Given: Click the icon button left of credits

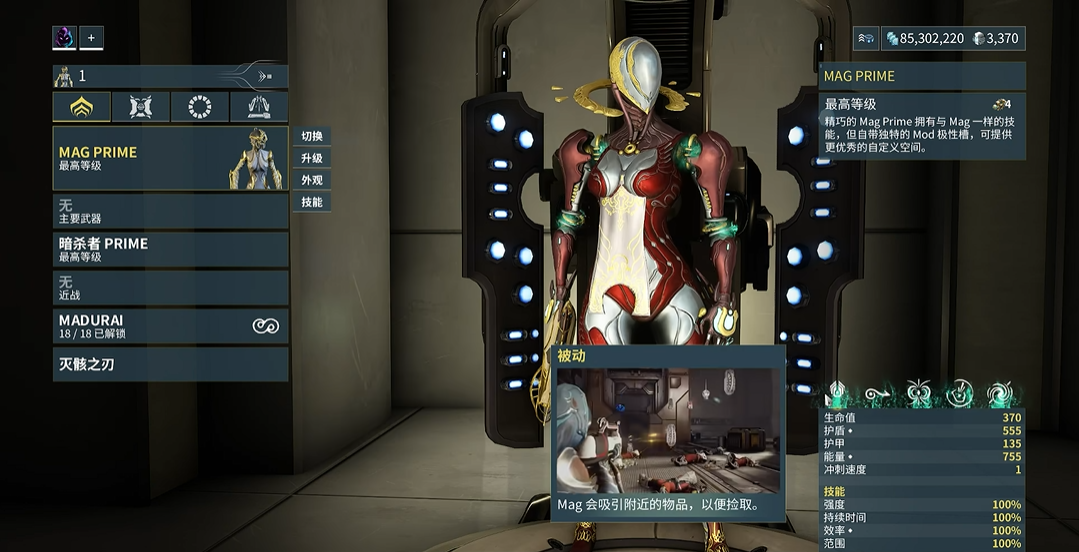Looking at the screenshot, I should pyautogui.click(x=866, y=38).
